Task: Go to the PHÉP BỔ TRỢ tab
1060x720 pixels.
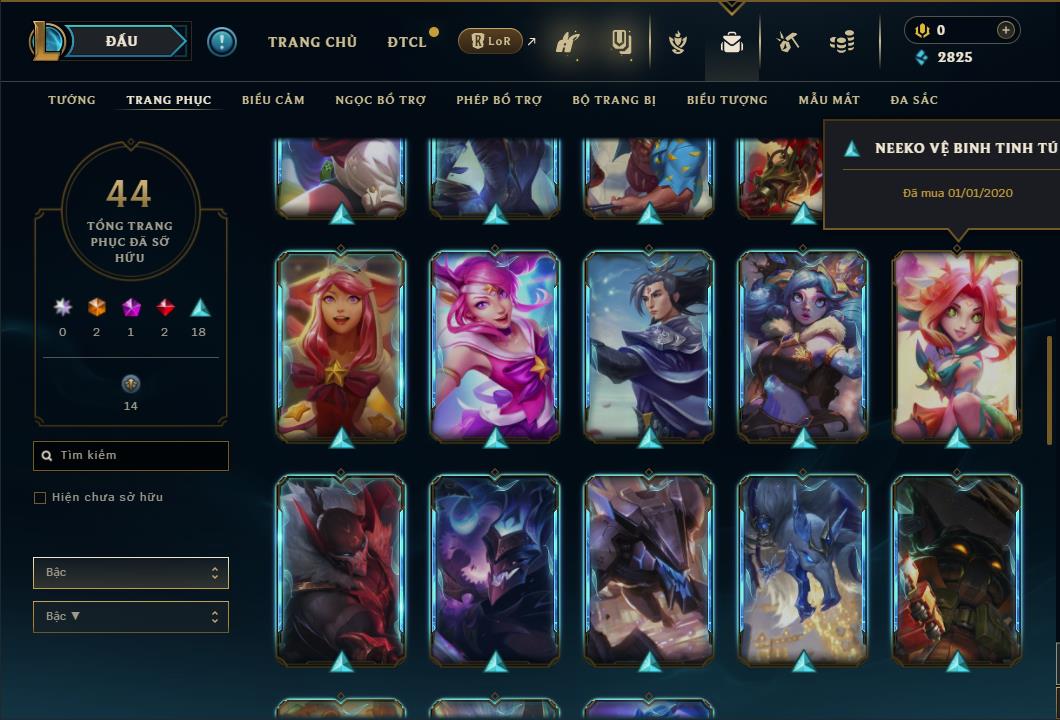Action: tap(499, 100)
